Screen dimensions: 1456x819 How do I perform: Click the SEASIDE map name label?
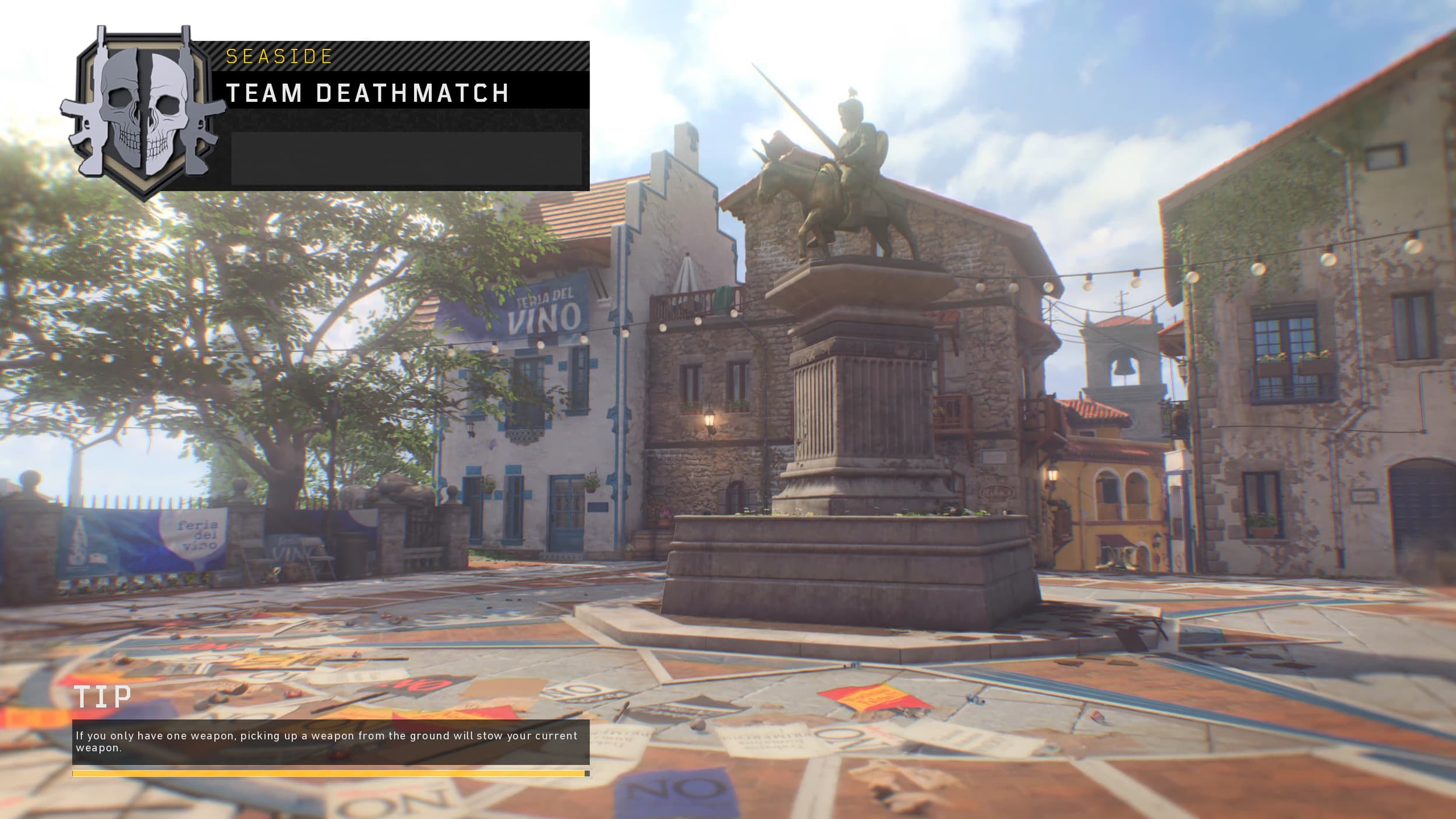pyautogui.click(x=278, y=56)
